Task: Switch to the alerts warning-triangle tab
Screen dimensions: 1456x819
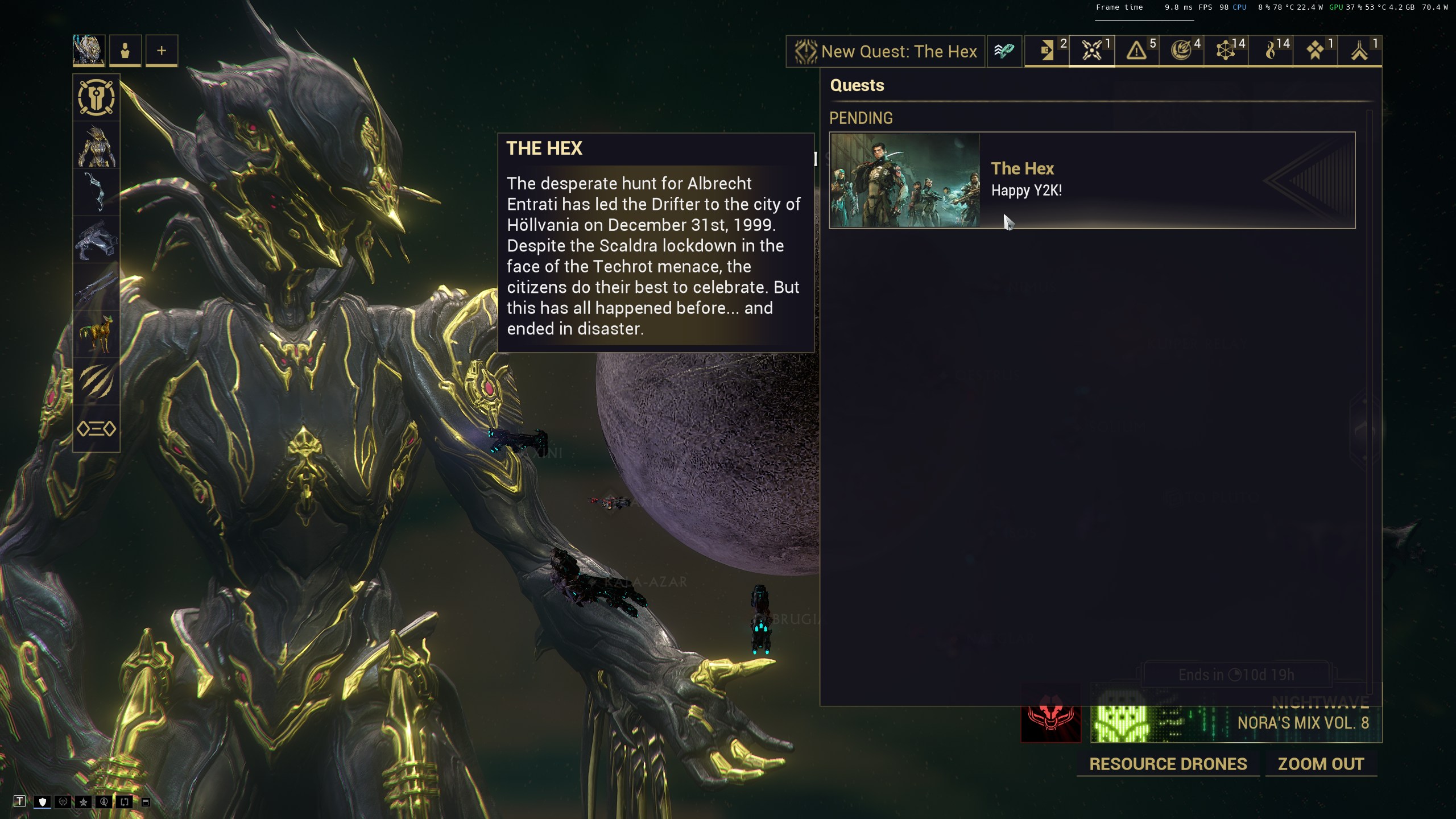Action: pos(1137,51)
